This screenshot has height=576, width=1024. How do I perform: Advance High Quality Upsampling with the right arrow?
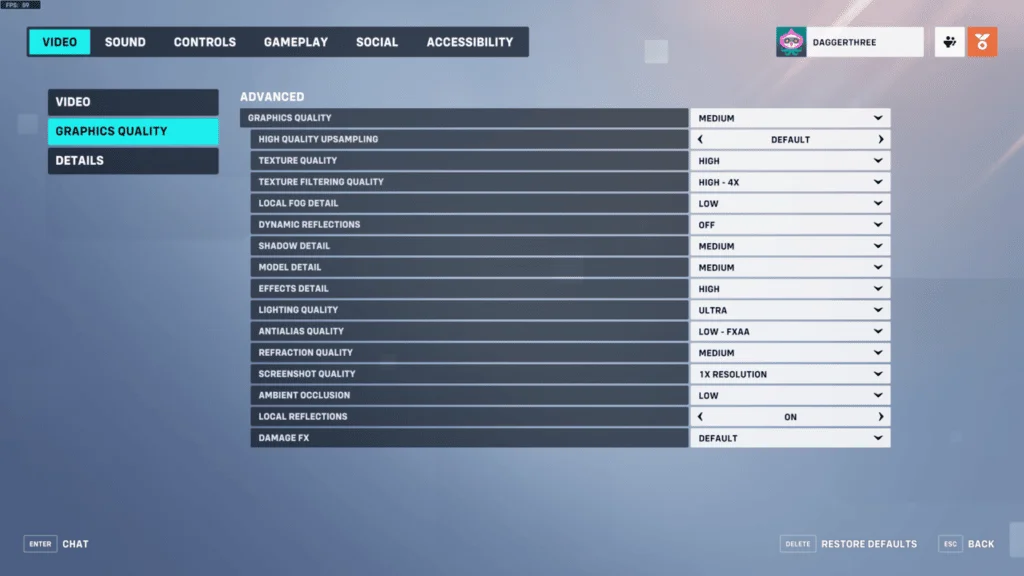(881, 140)
